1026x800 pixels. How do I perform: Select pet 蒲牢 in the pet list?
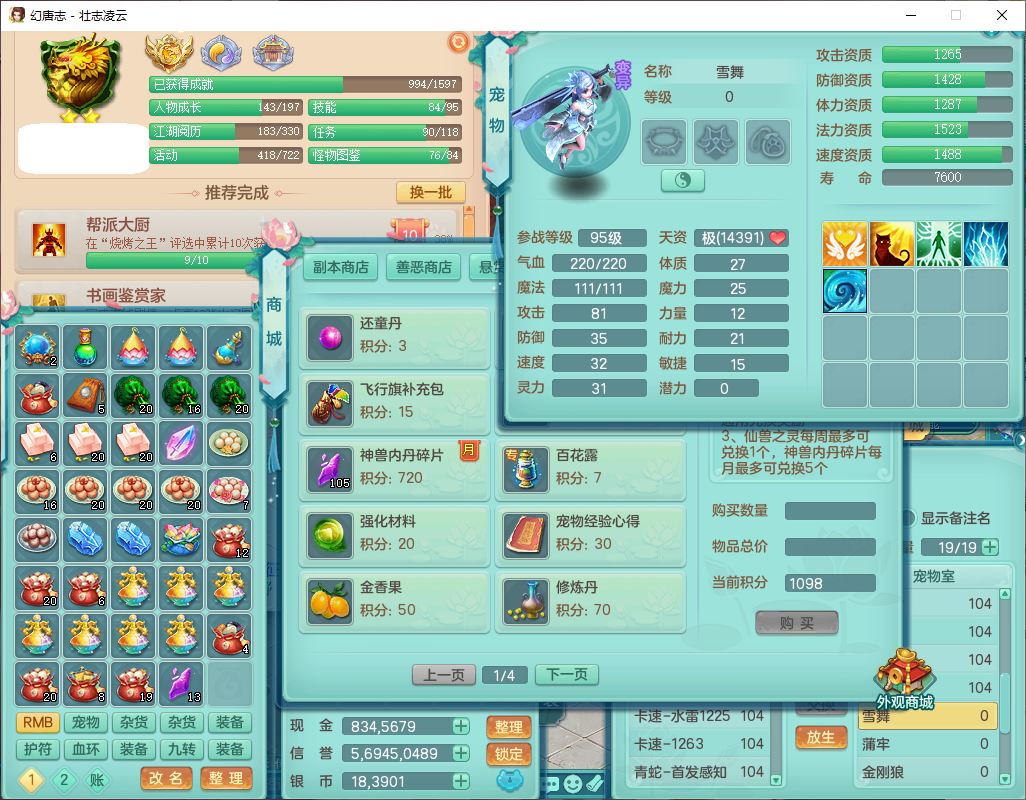[925, 744]
